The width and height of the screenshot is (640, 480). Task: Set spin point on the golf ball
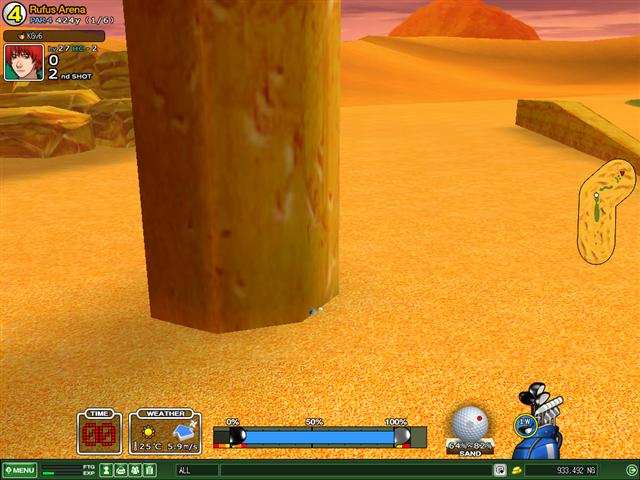[469, 422]
